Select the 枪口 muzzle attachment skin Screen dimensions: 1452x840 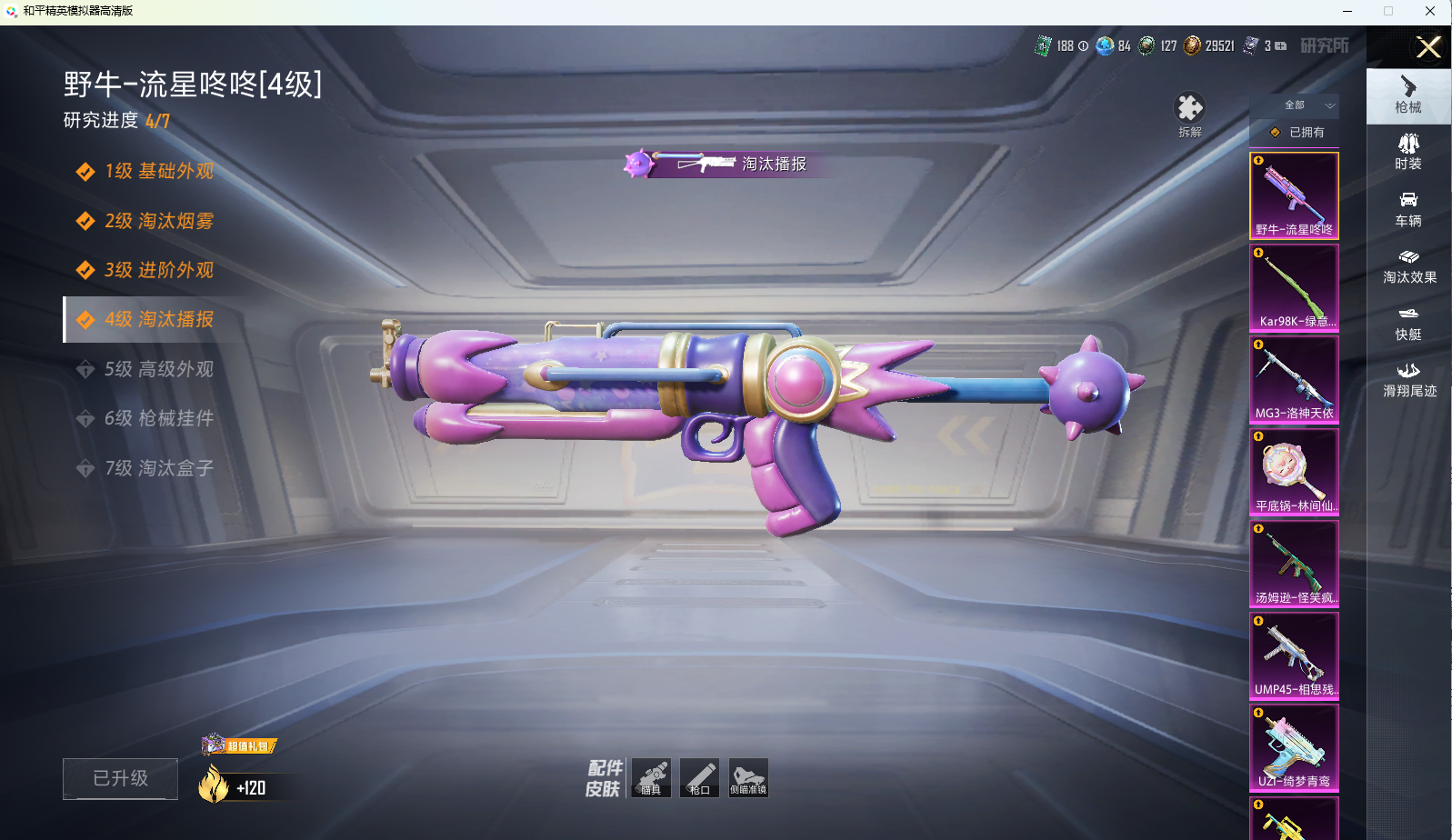coord(699,778)
